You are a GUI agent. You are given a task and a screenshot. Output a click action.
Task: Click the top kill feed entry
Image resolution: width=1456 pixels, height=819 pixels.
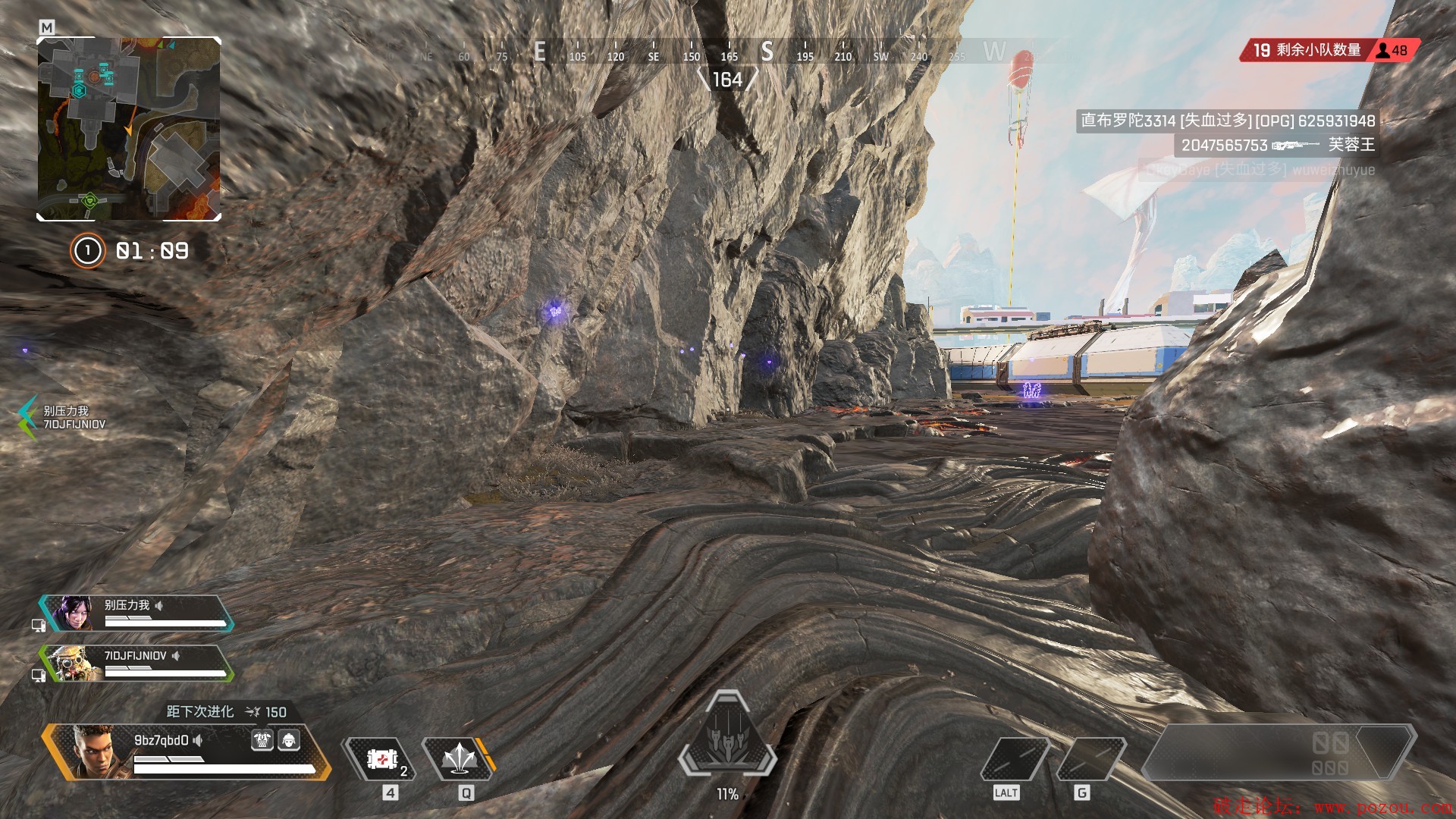[1227, 121]
